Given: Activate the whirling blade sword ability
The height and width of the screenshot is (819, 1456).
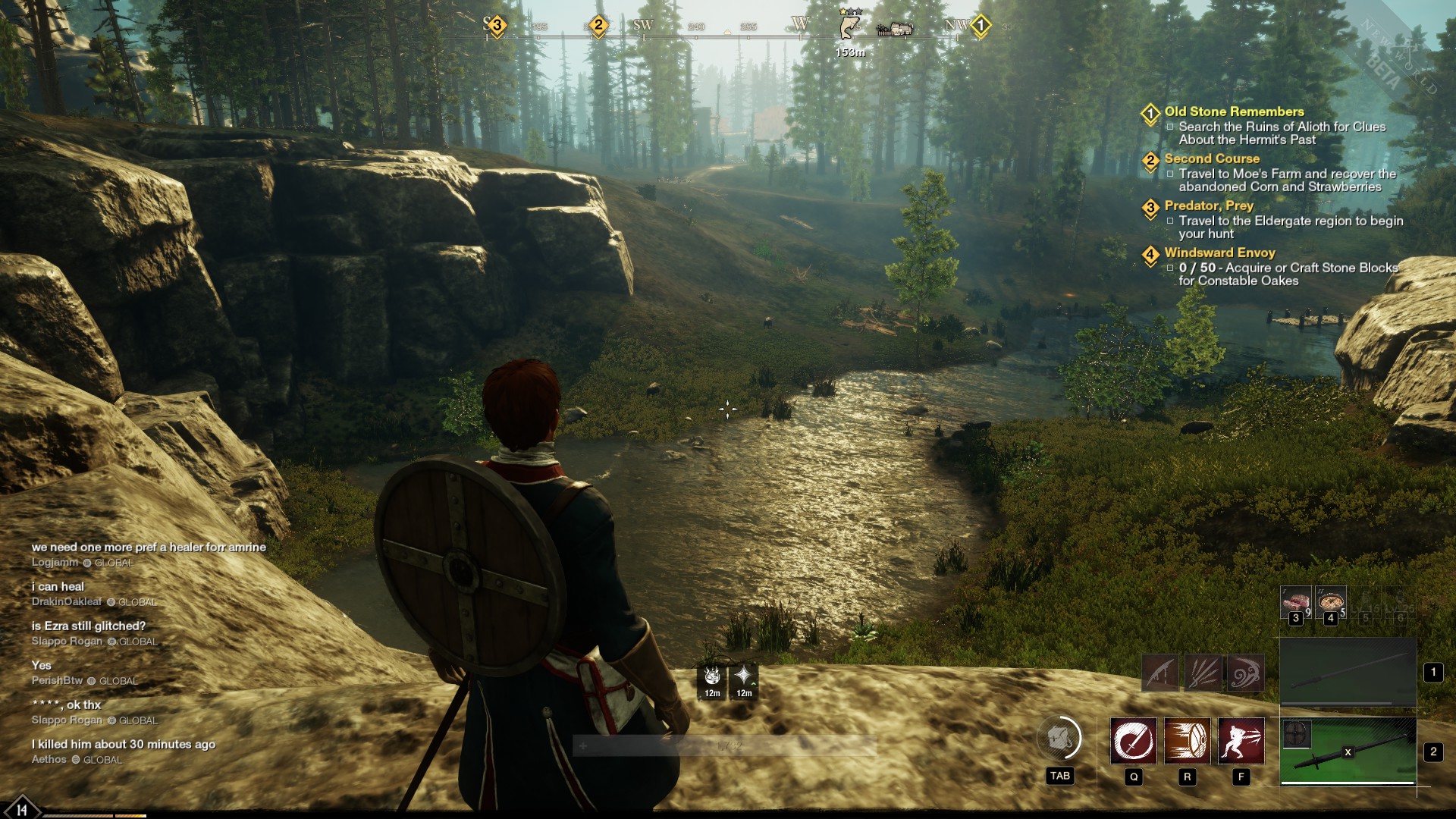Looking at the screenshot, I should point(1134,741).
